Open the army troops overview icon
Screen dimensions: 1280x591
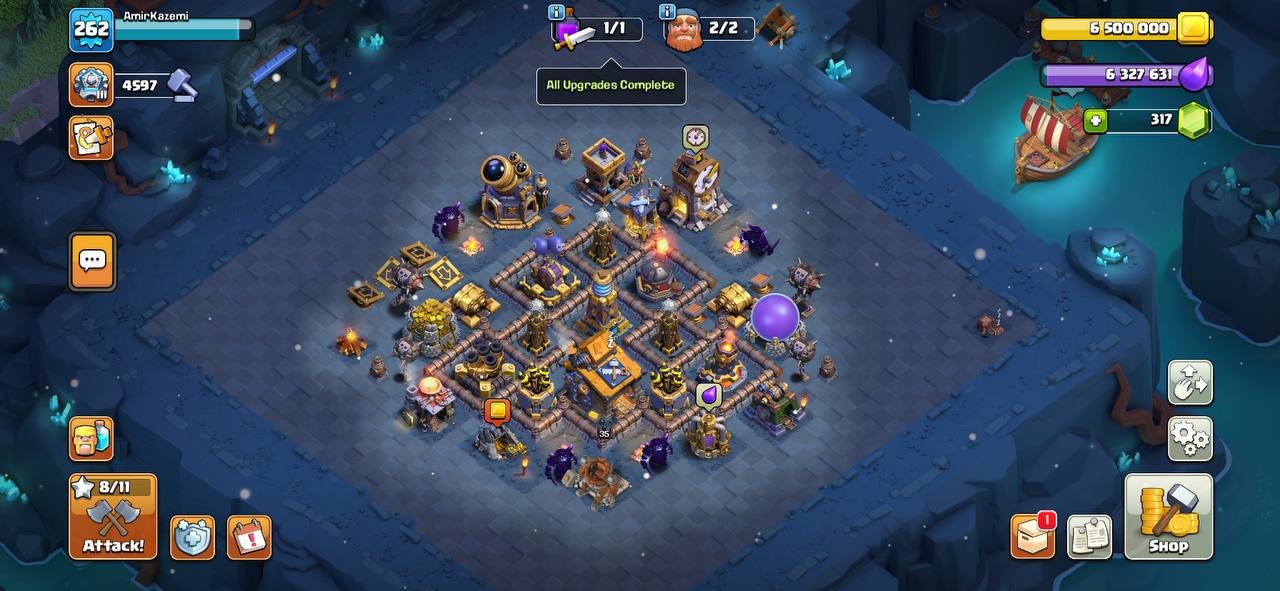(91, 438)
